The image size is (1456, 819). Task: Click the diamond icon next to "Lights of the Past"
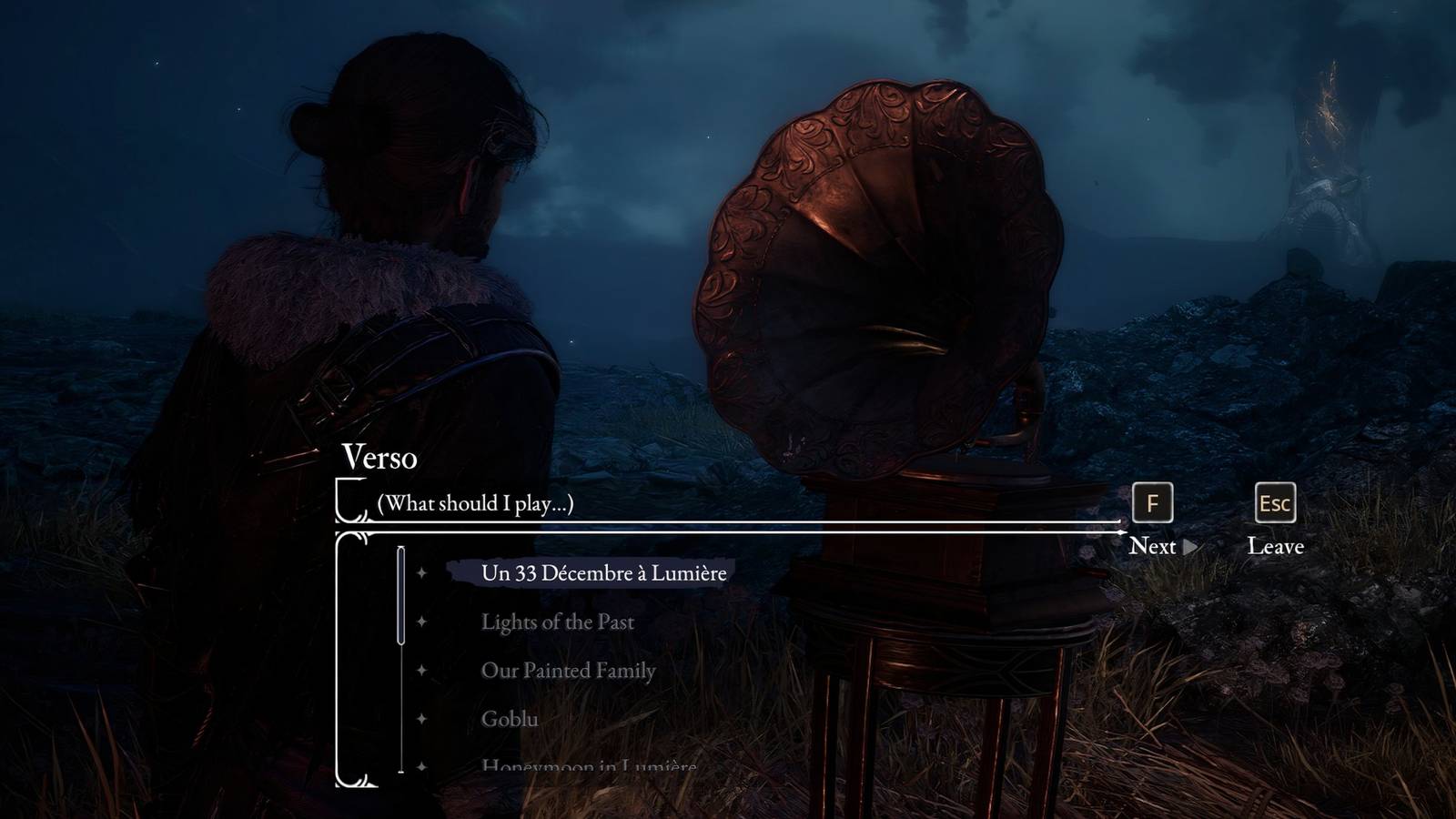tap(423, 622)
